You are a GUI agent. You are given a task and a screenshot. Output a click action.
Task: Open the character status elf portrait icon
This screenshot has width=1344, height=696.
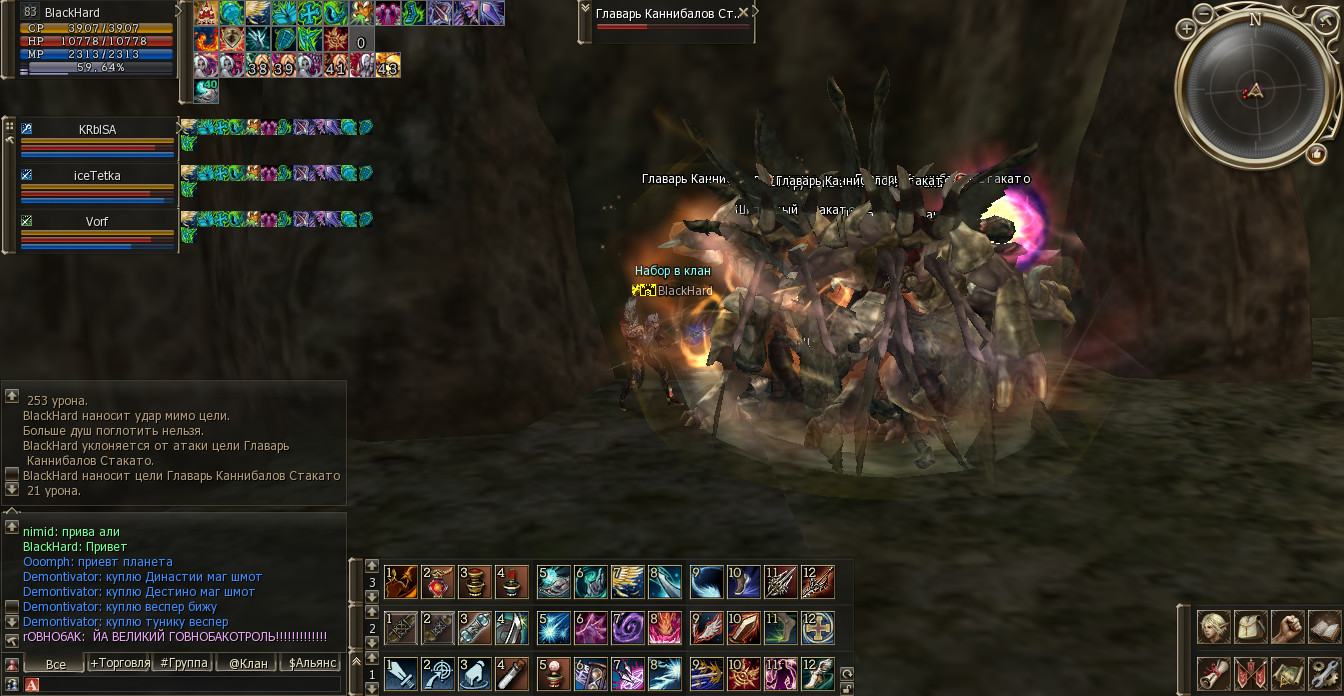pos(1214,627)
